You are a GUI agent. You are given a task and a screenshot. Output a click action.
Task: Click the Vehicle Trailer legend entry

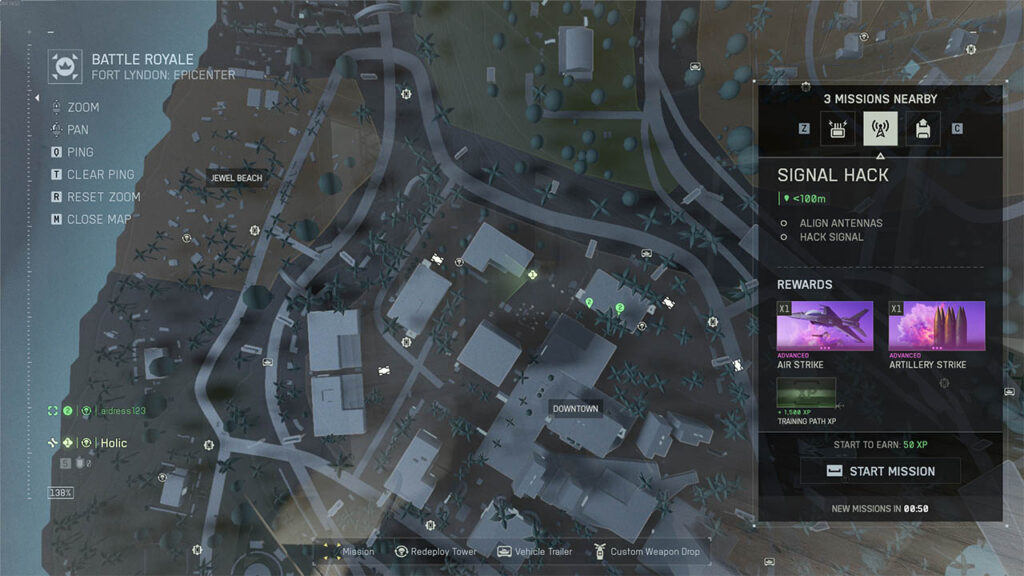coord(537,551)
